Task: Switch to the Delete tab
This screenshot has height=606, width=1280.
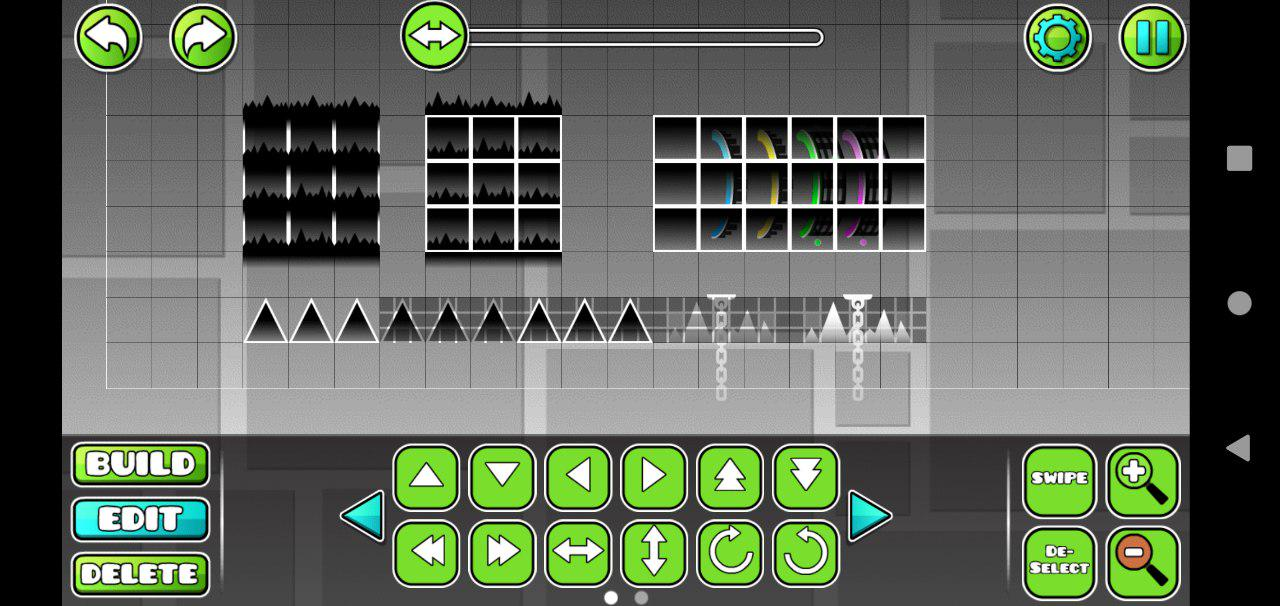Action: [140, 574]
